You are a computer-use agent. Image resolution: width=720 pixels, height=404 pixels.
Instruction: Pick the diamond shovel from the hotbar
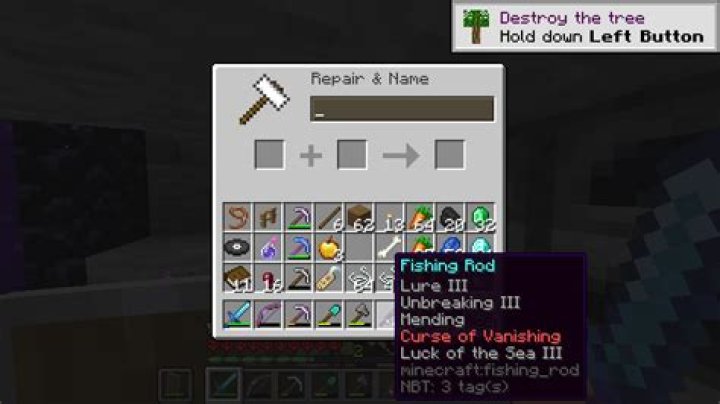(x=329, y=315)
